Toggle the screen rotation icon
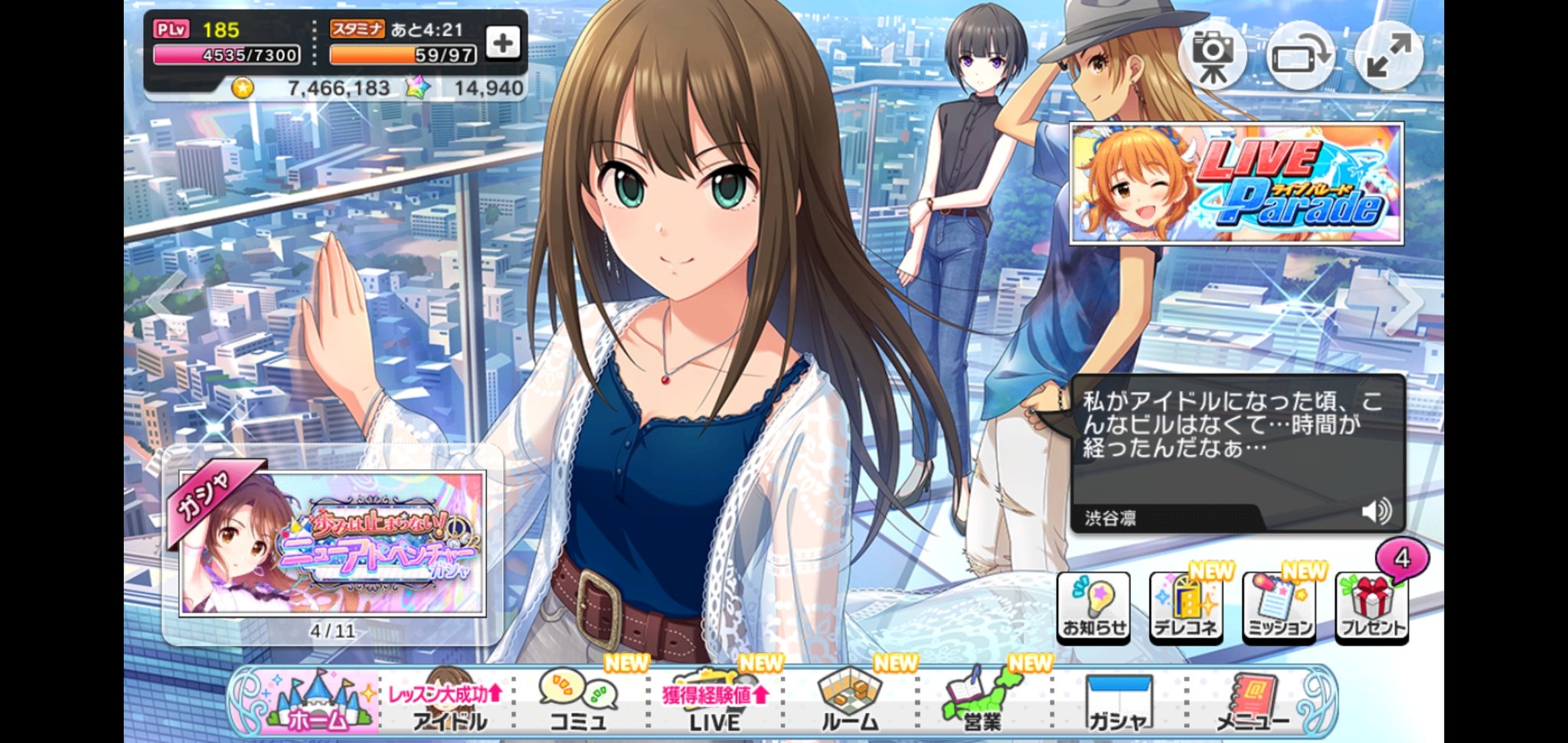 click(1300, 56)
